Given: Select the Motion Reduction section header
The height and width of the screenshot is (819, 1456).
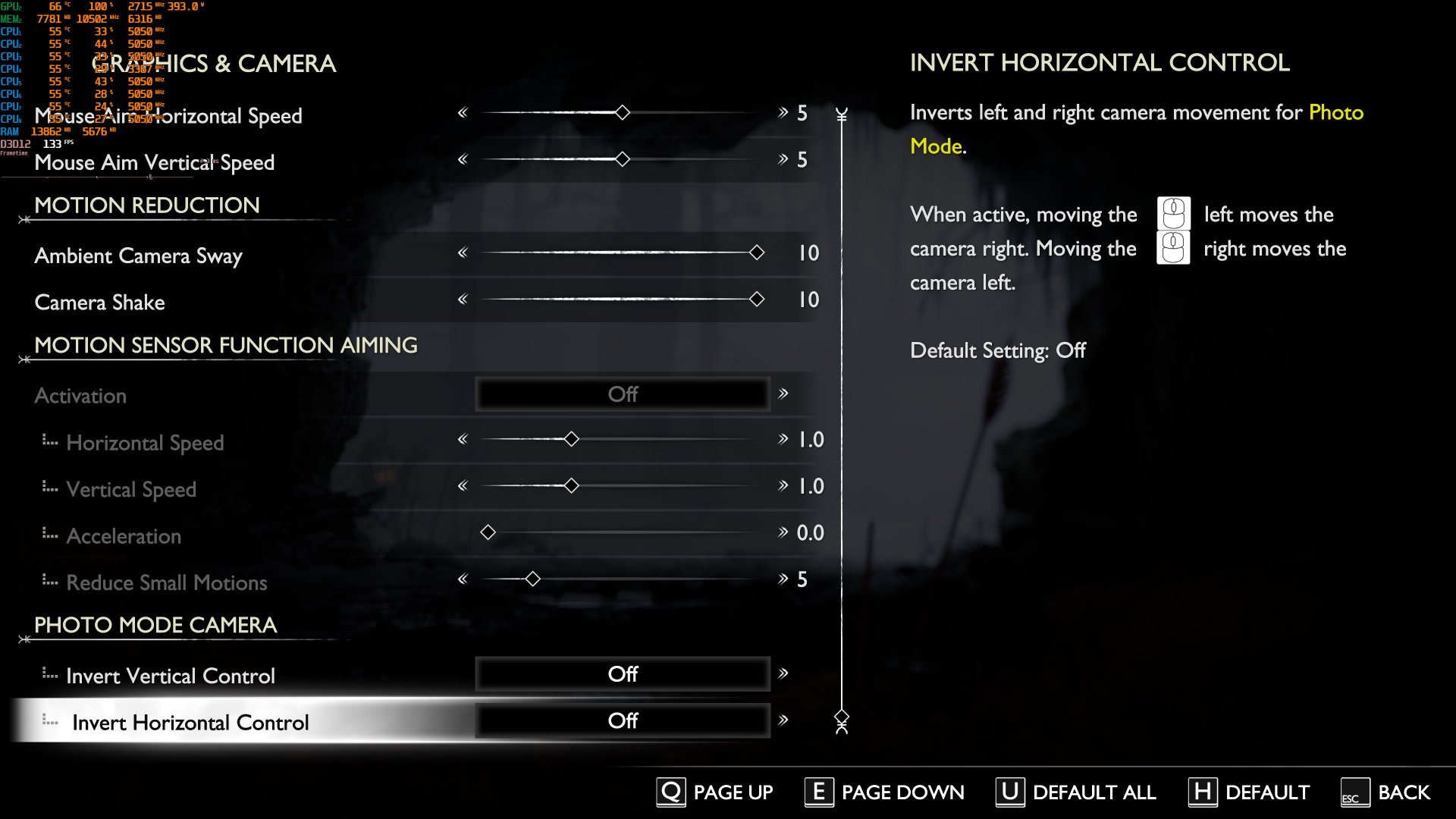Looking at the screenshot, I should (x=146, y=205).
